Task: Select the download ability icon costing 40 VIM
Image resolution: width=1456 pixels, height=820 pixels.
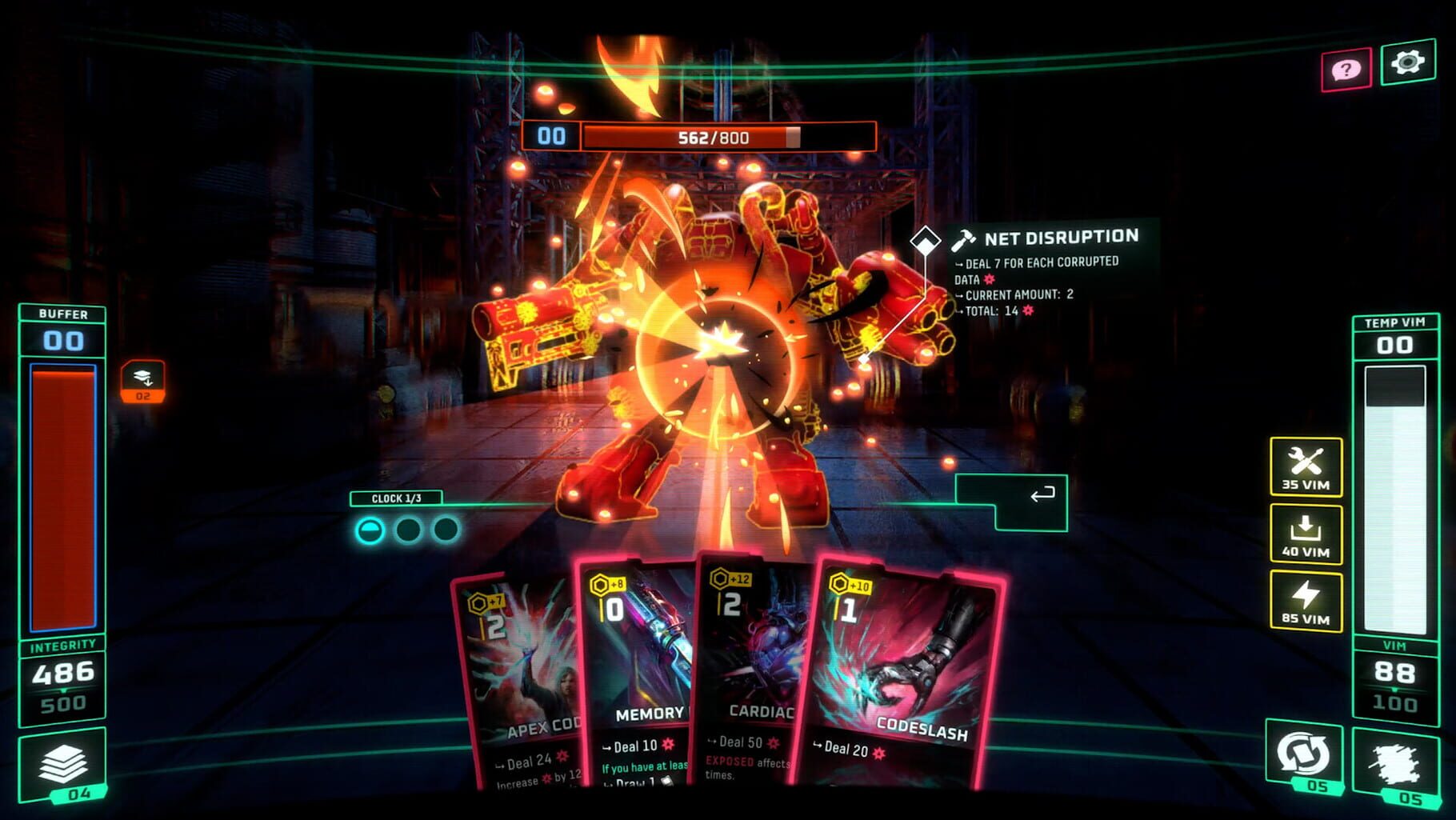Action: tap(1306, 534)
